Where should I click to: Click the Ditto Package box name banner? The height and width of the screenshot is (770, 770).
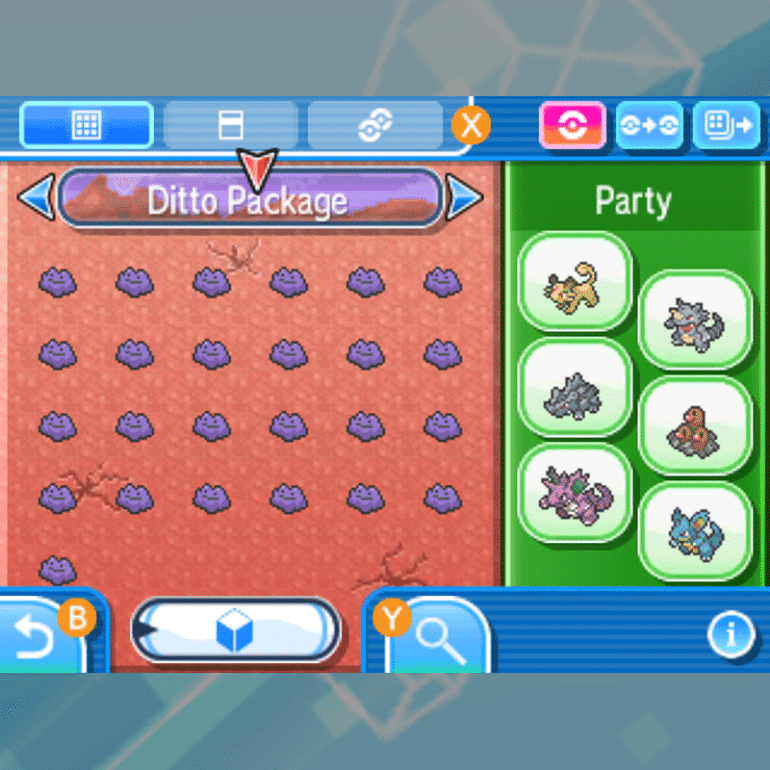coord(249,199)
